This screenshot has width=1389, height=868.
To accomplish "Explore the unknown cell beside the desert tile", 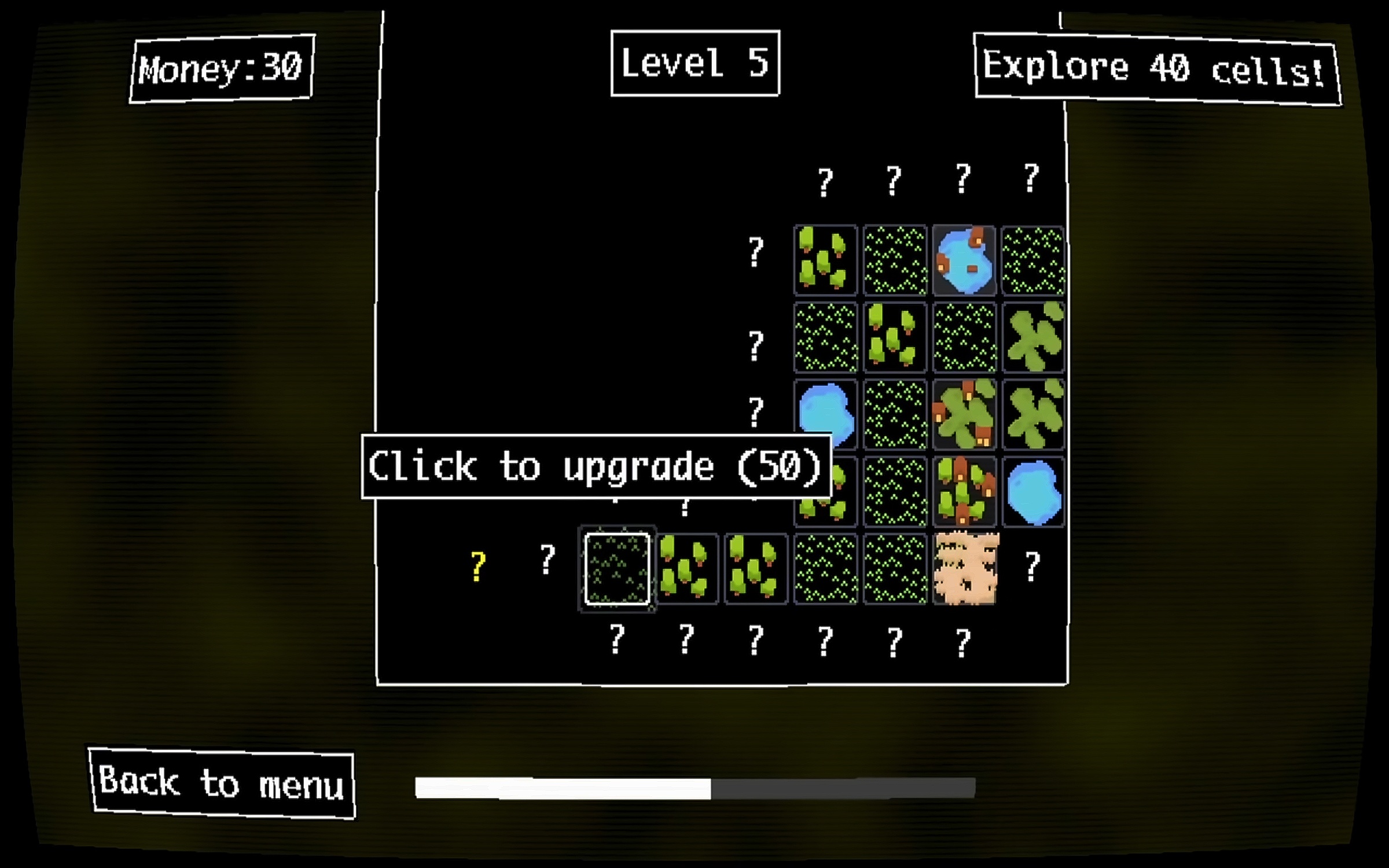I will click(x=1032, y=566).
